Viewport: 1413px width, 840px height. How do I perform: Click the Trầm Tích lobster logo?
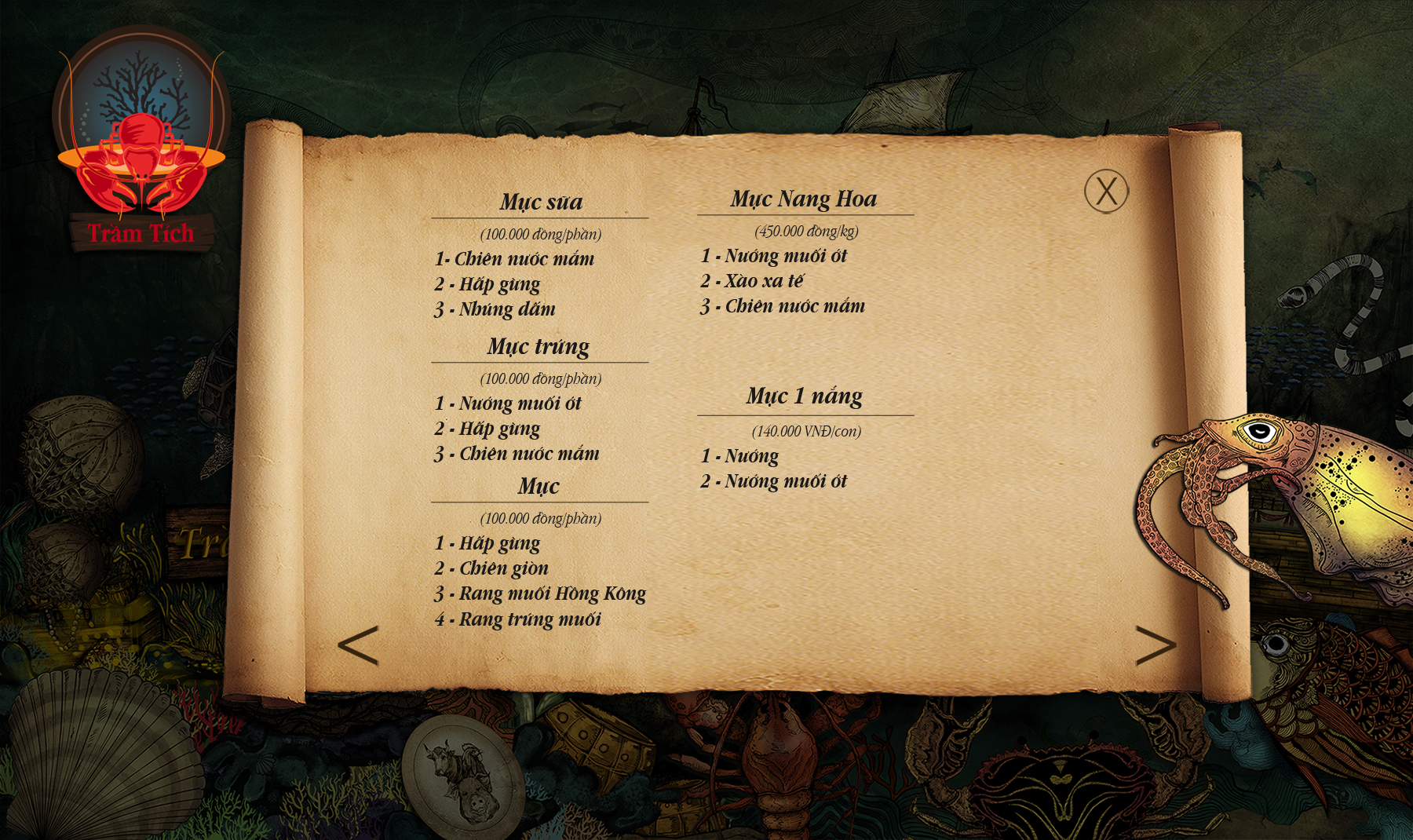tap(141, 141)
